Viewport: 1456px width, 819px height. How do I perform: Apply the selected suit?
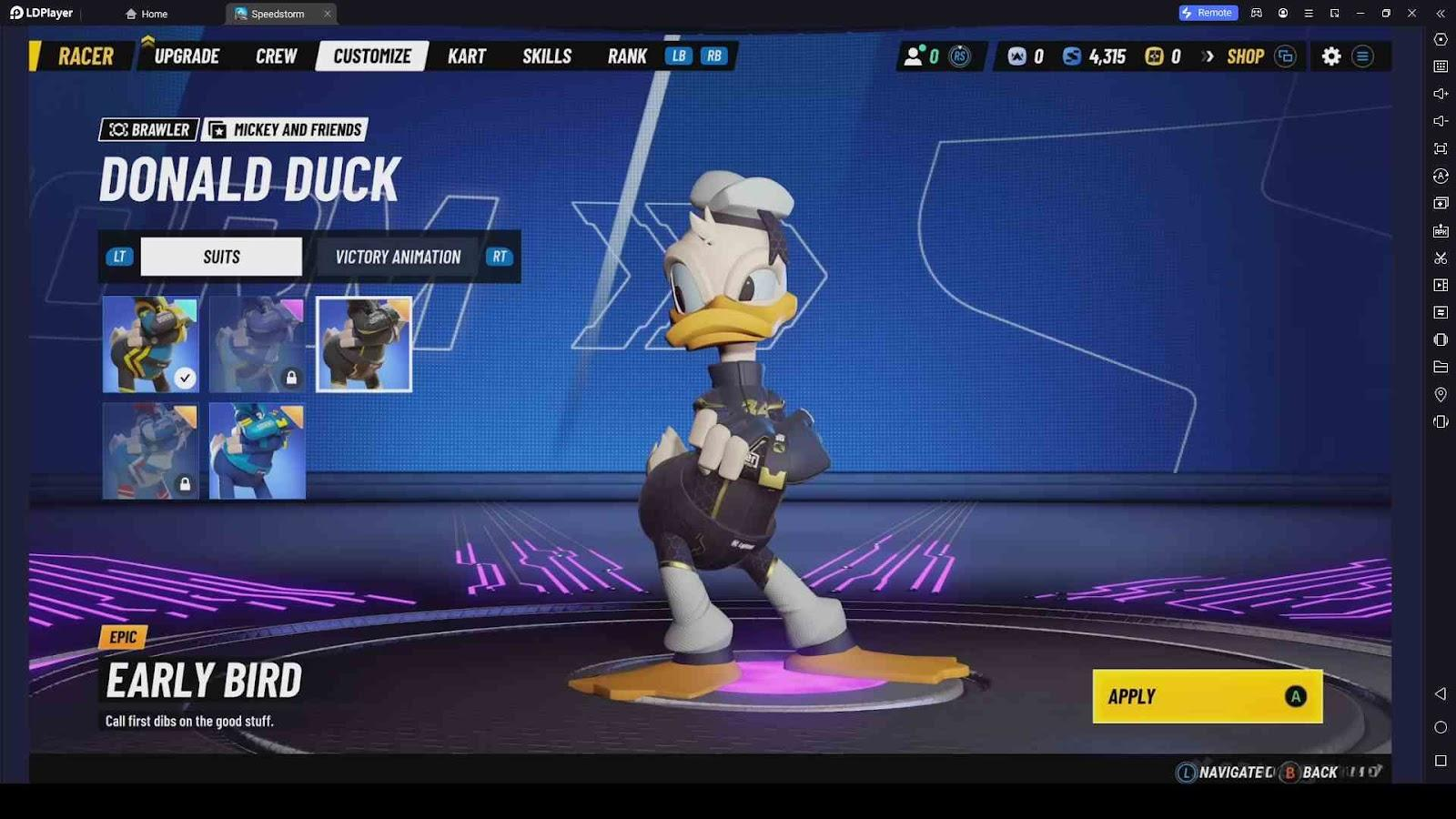click(x=1207, y=697)
